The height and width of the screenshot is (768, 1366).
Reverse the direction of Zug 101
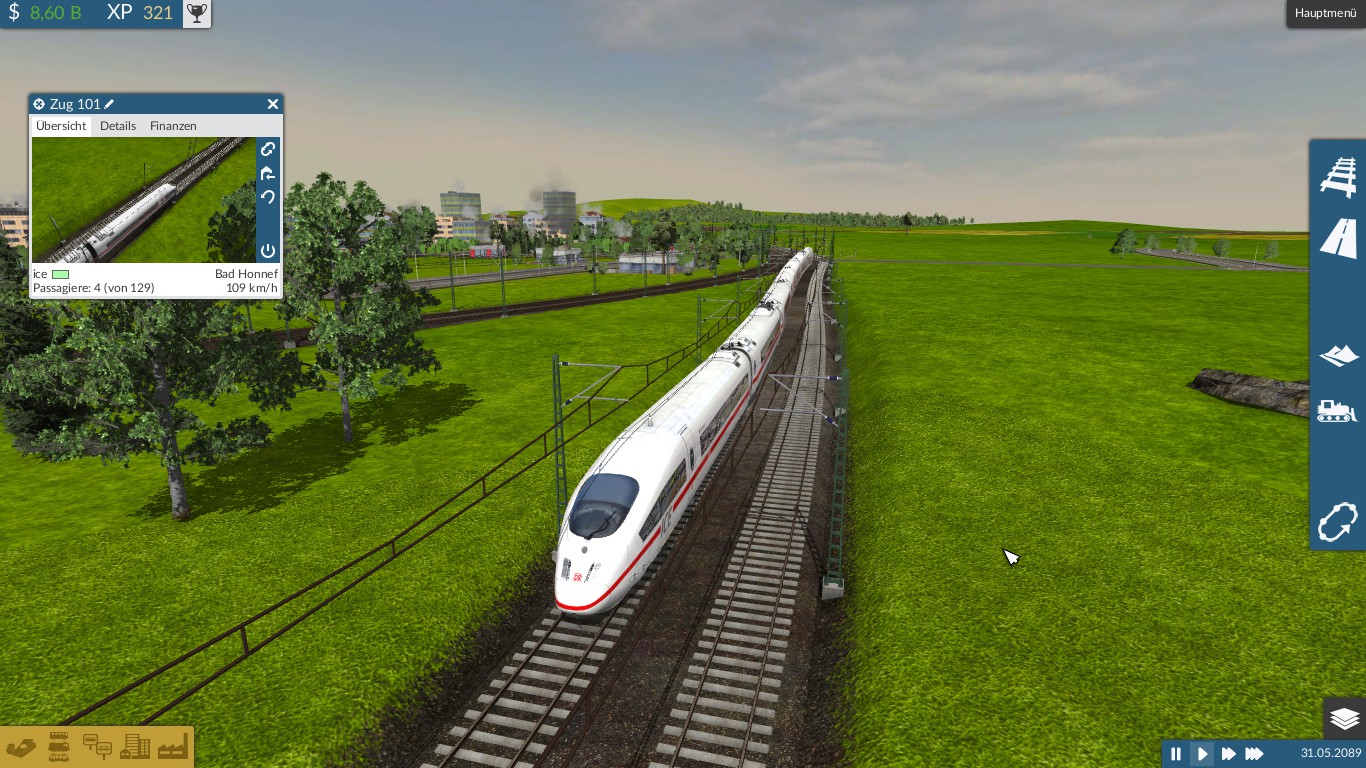tap(267, 197)
